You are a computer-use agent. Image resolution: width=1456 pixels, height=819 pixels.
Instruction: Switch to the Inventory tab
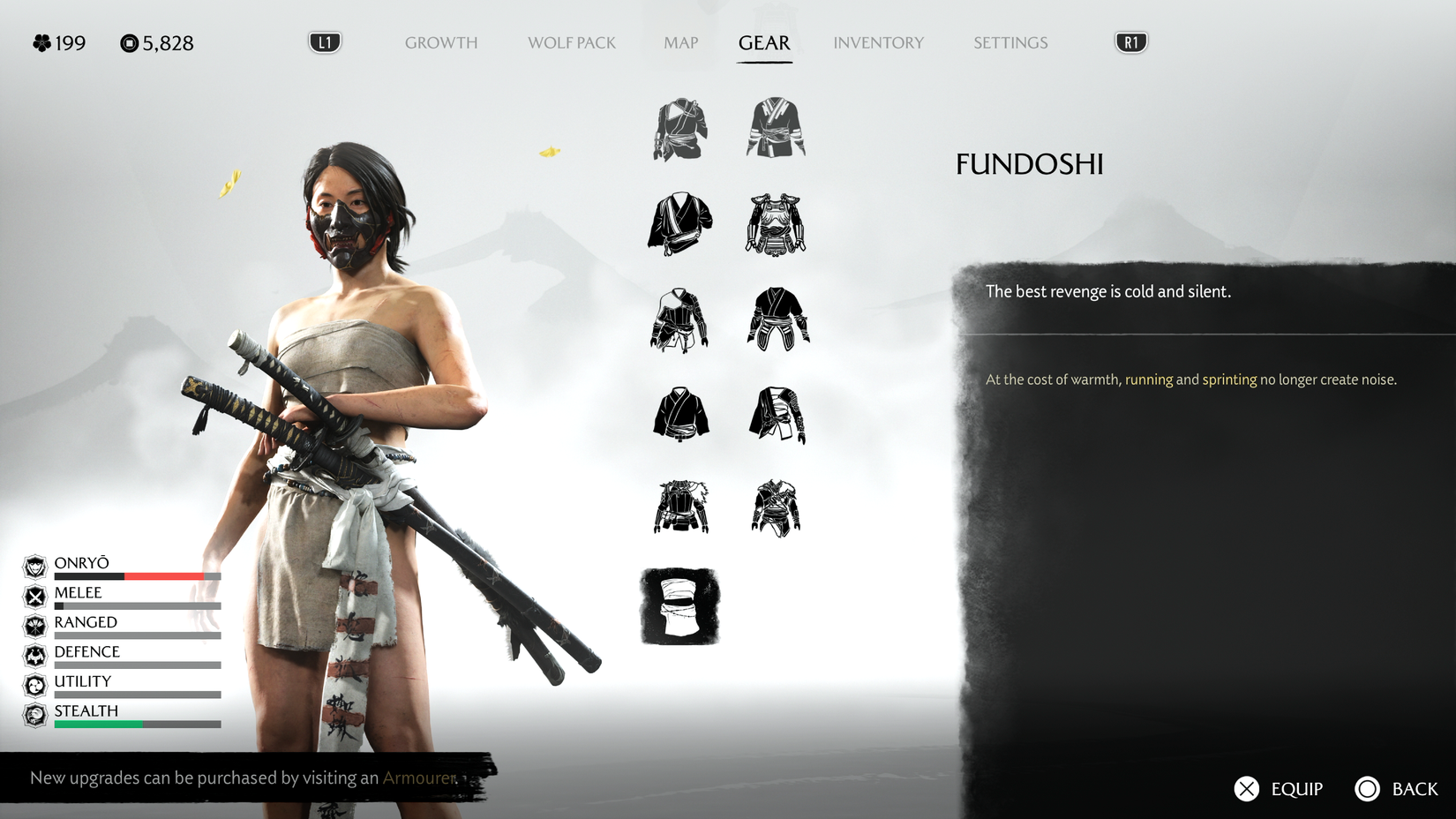pyautogui.click(x=879, y=42)
